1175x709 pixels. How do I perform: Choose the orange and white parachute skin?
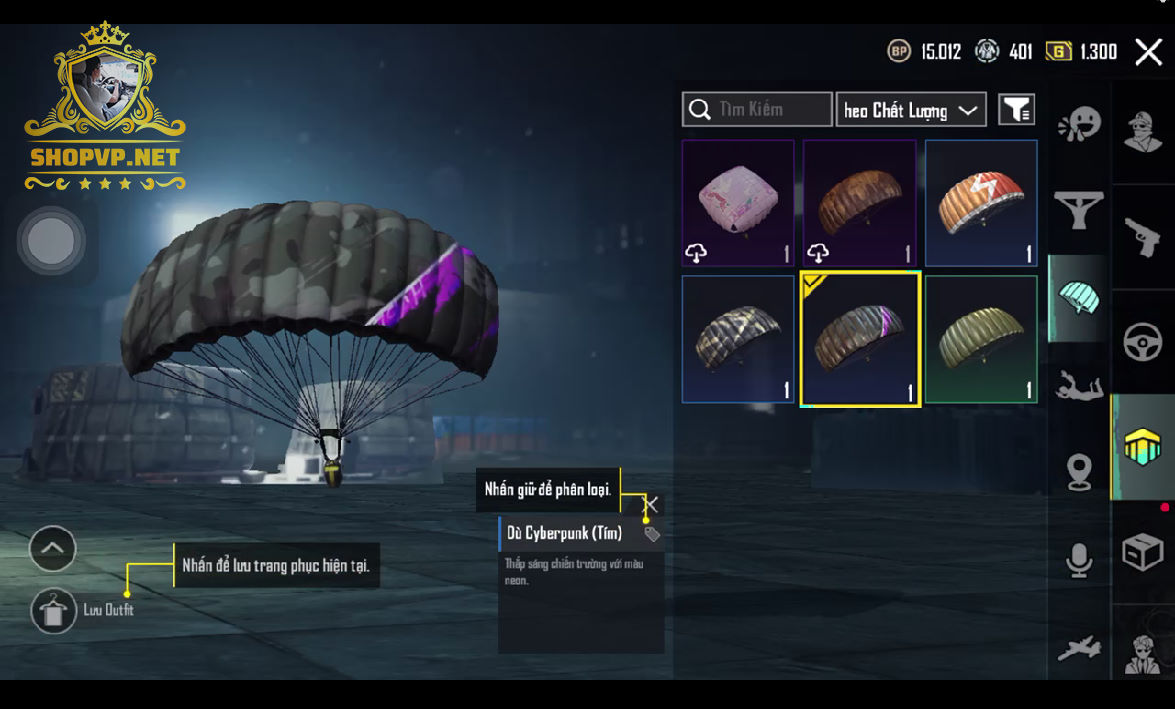(x=981, y=202)
